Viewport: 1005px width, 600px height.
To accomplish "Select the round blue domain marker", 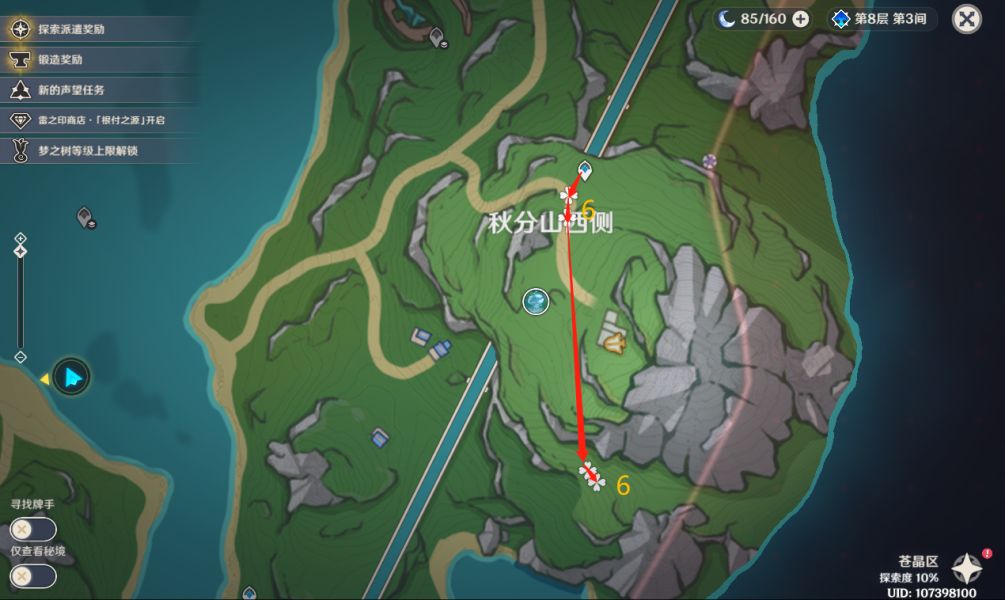I will [x=536, y=300].
